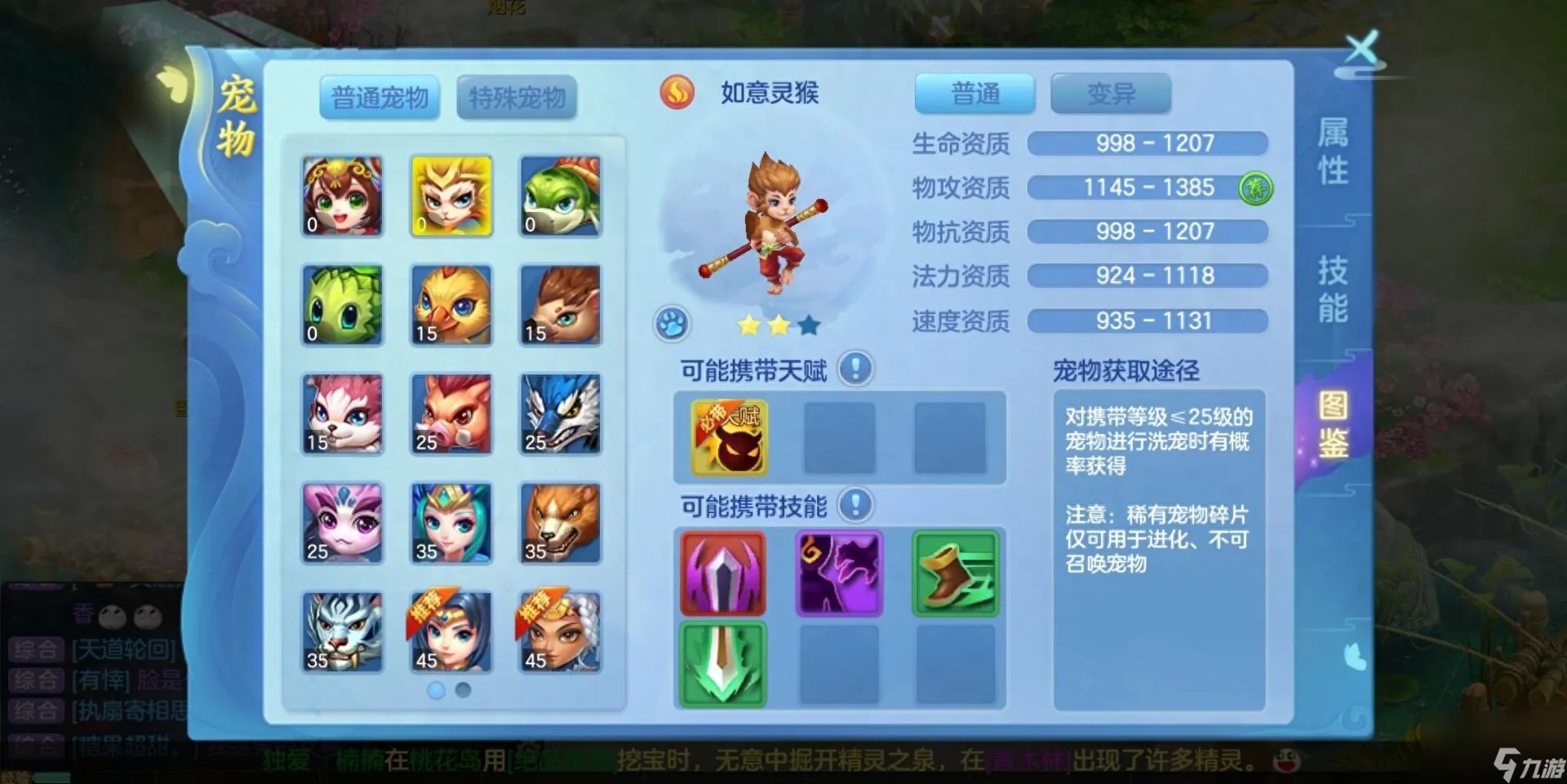This screenshot has height=784, width=1567.
Task: Select the level 45 recommended mermaid pet
Action: [x=451, y=632]
